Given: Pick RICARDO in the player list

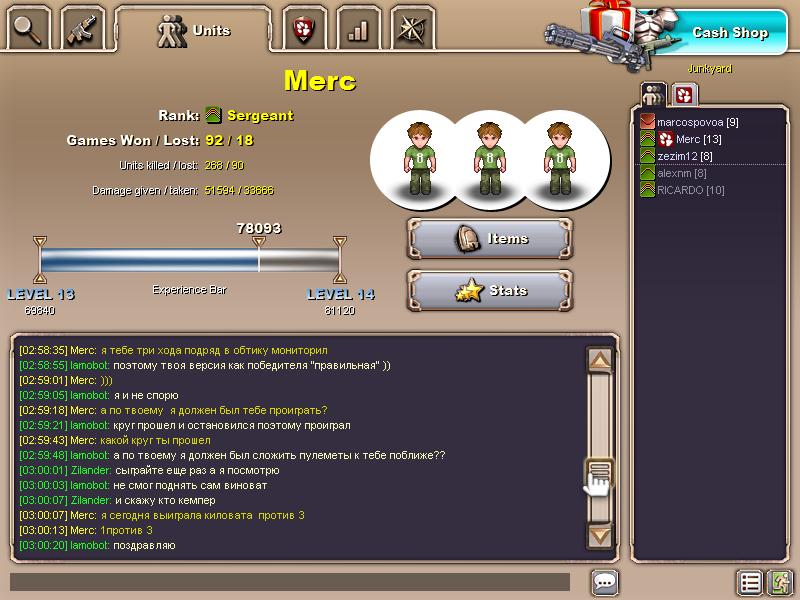Looking at the screenshot, I should tap(690, 190).
